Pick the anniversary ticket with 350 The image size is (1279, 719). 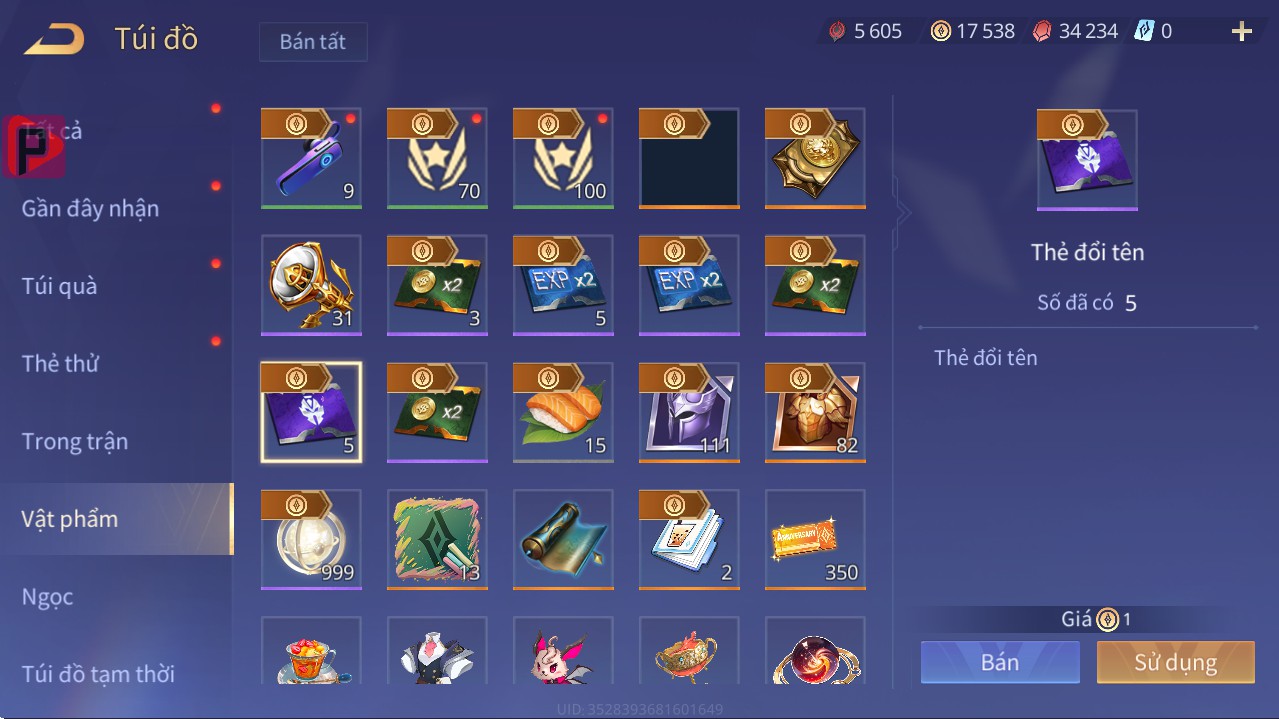point(815,540)
